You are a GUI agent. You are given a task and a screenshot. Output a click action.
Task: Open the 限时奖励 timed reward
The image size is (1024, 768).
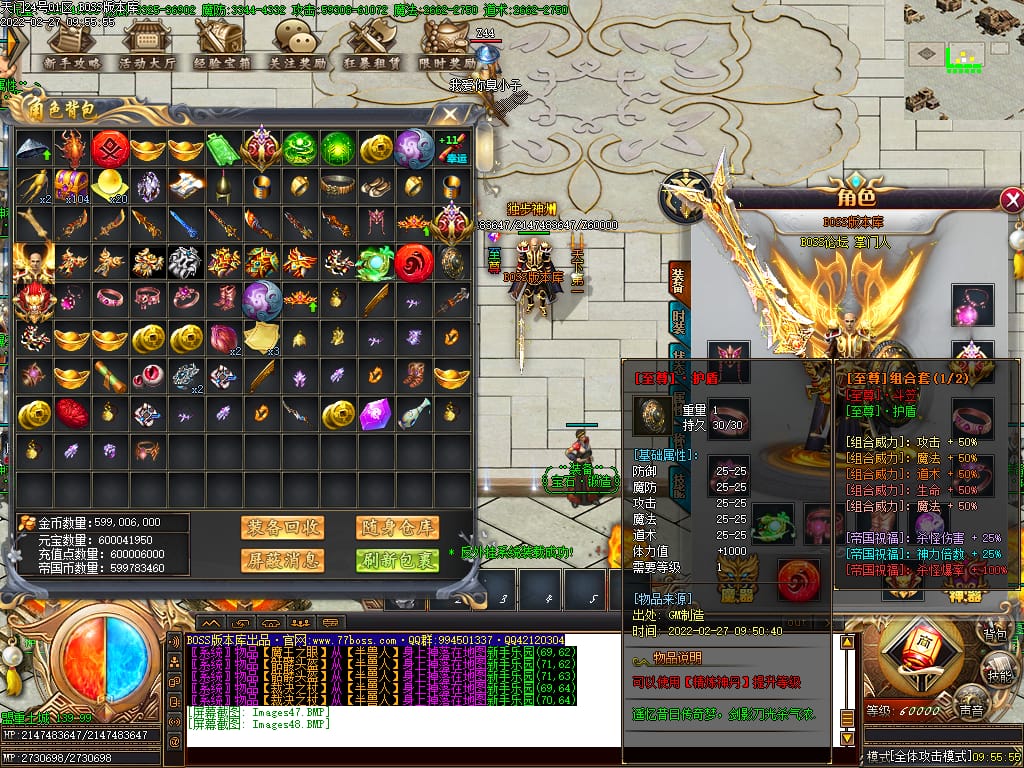pos(446,44)
